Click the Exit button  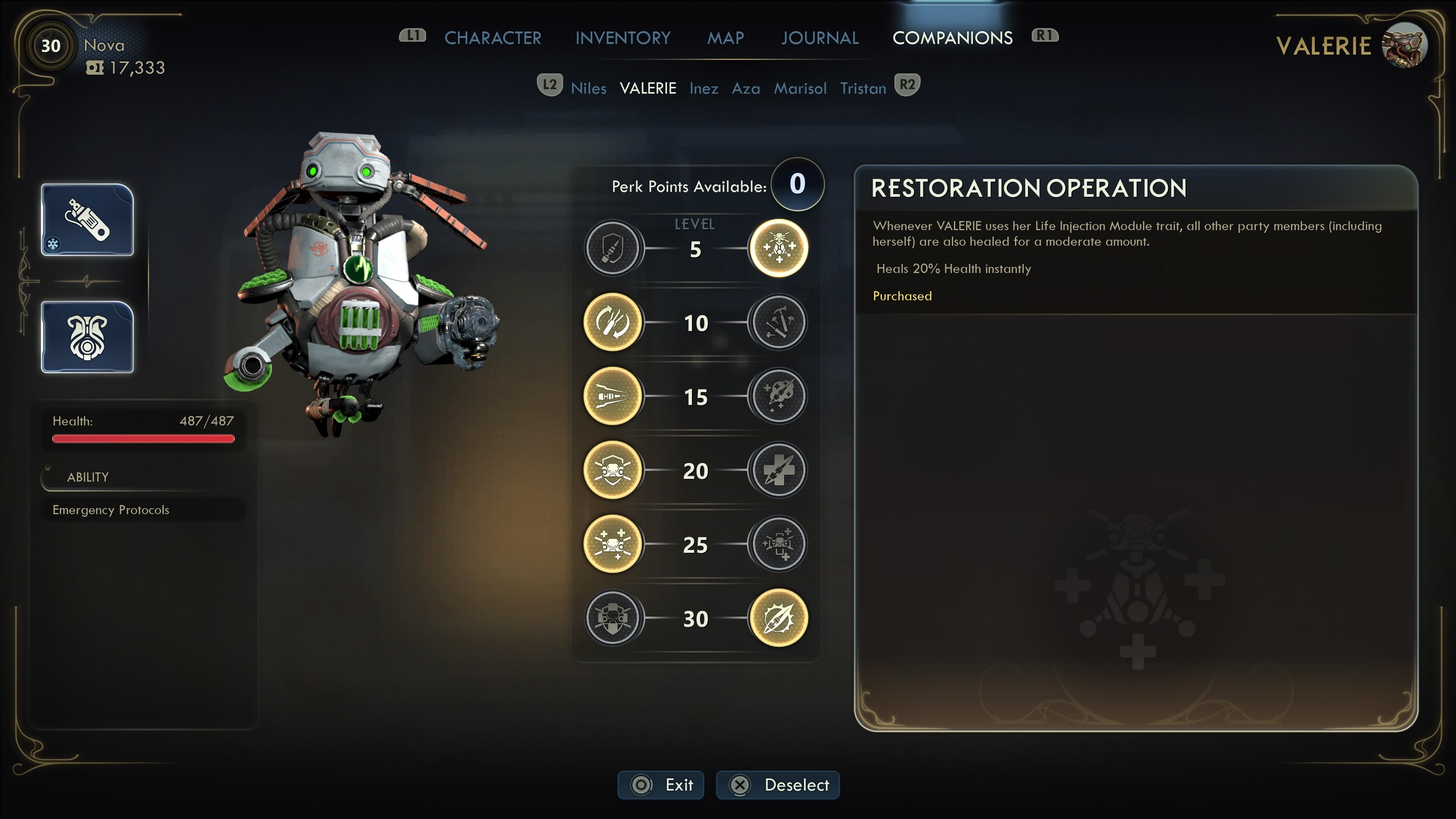661,784
